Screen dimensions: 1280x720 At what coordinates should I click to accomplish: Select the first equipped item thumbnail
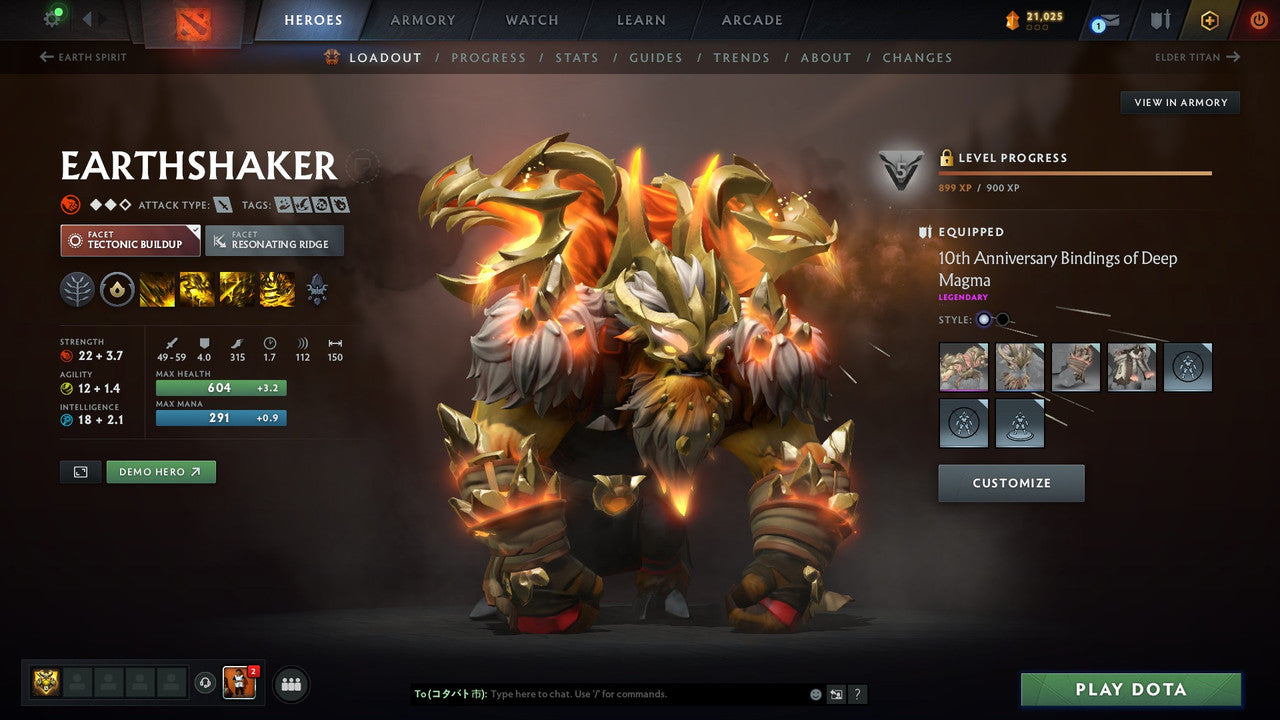963,367
